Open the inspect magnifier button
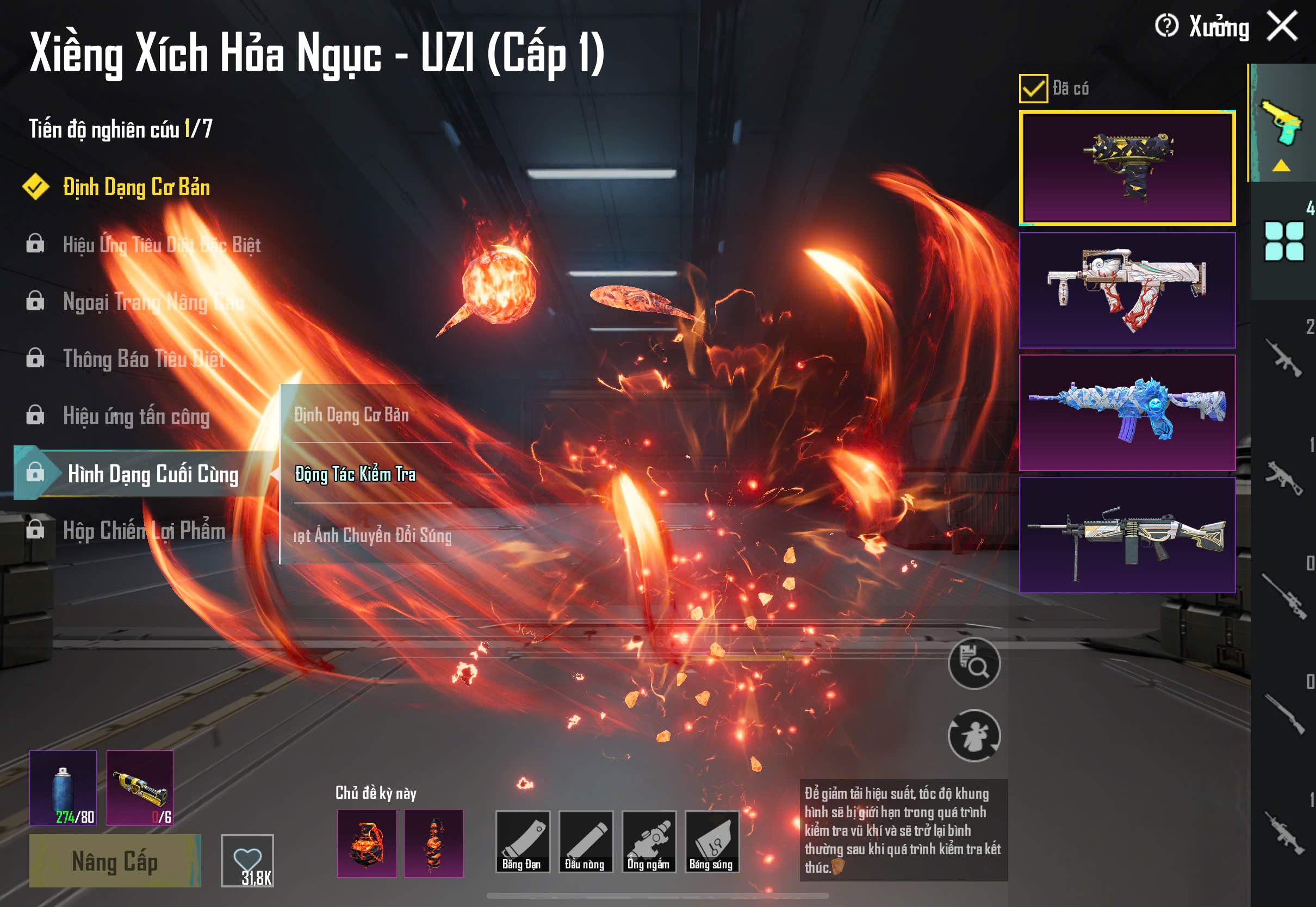The image size is (1316, 907). pos(974,663)
